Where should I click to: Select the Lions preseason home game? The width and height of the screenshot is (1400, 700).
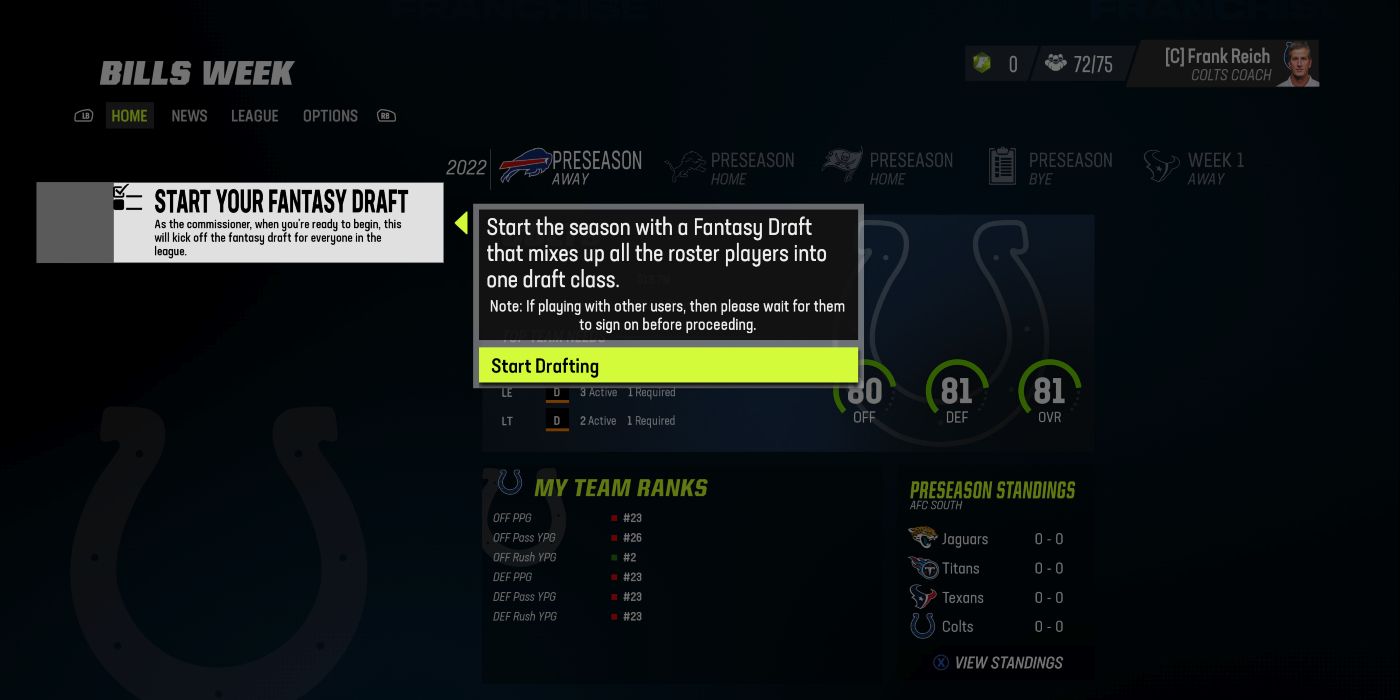tap(730, 167)
